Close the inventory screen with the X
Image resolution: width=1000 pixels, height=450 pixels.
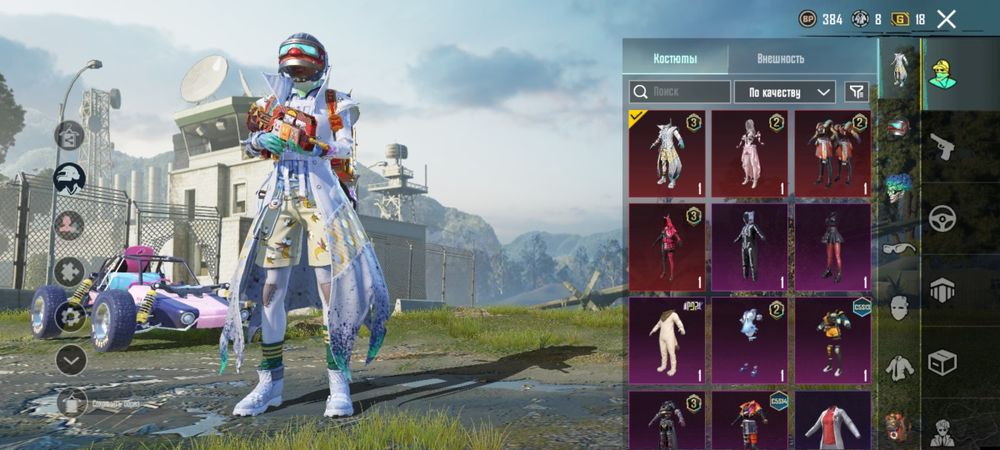click(x=946, y=19)
